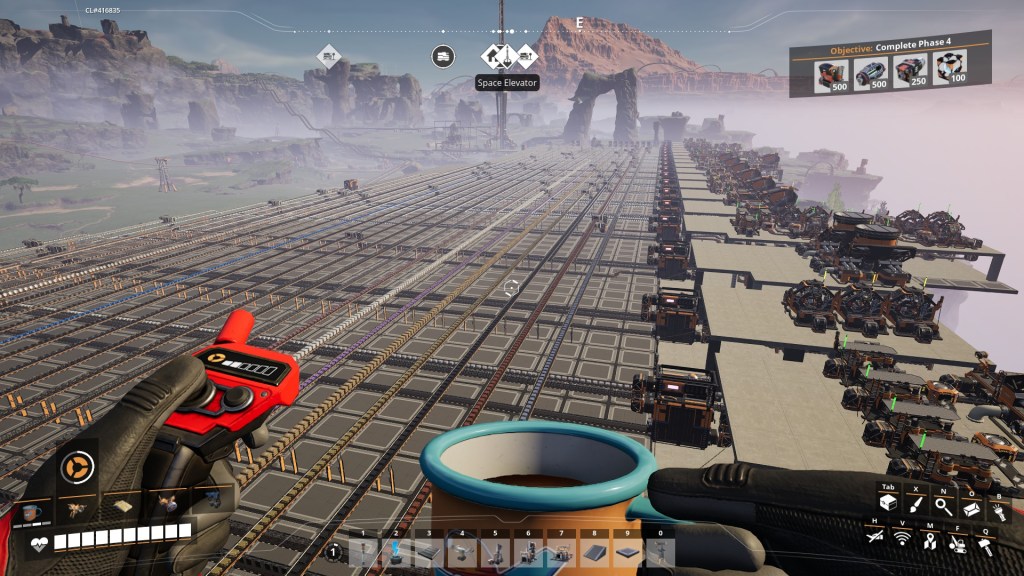Pick the ramp piece in hotbar slot 8
This screenshot has width=1024, height=576.
[594, 553]
